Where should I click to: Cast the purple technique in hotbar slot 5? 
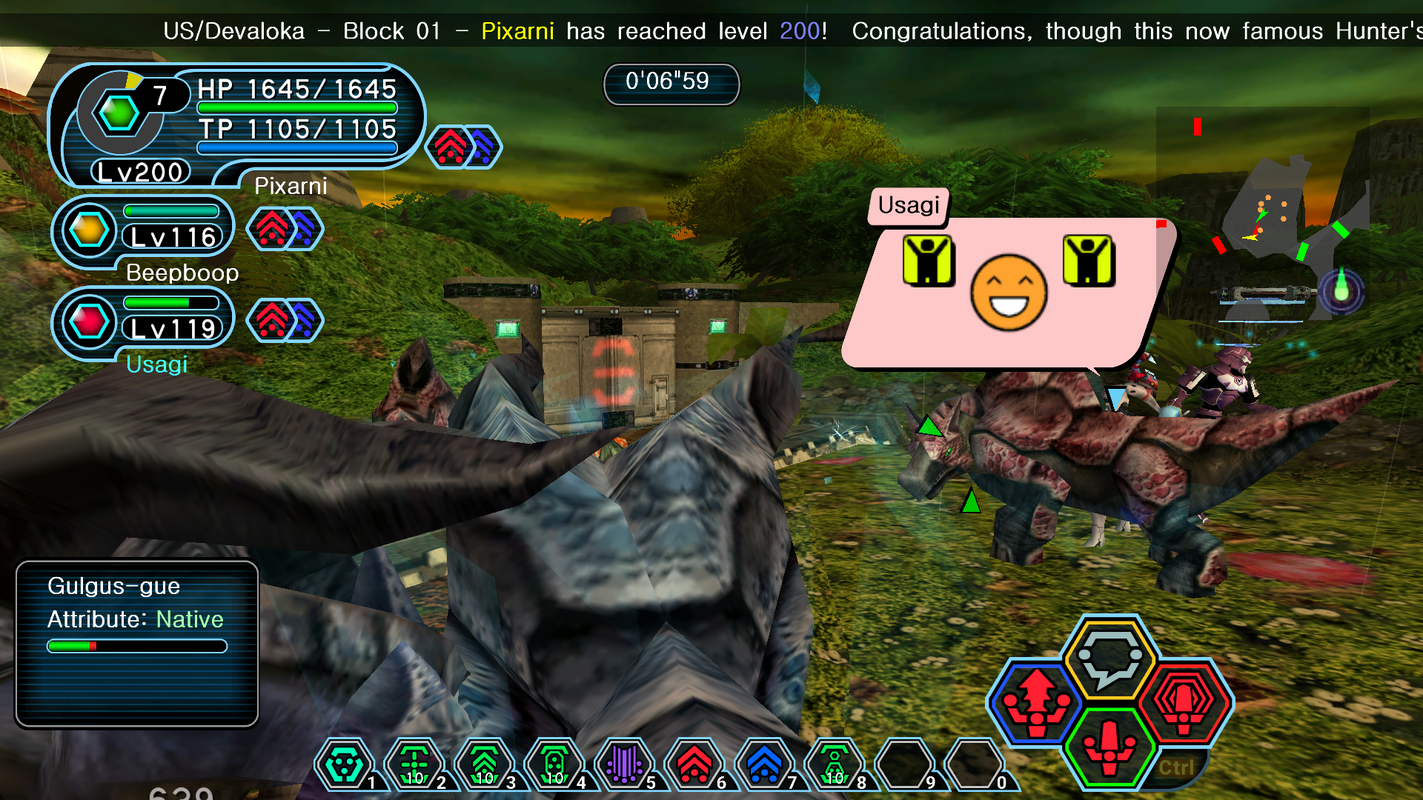pyautogui.click(x=624, y=765)
